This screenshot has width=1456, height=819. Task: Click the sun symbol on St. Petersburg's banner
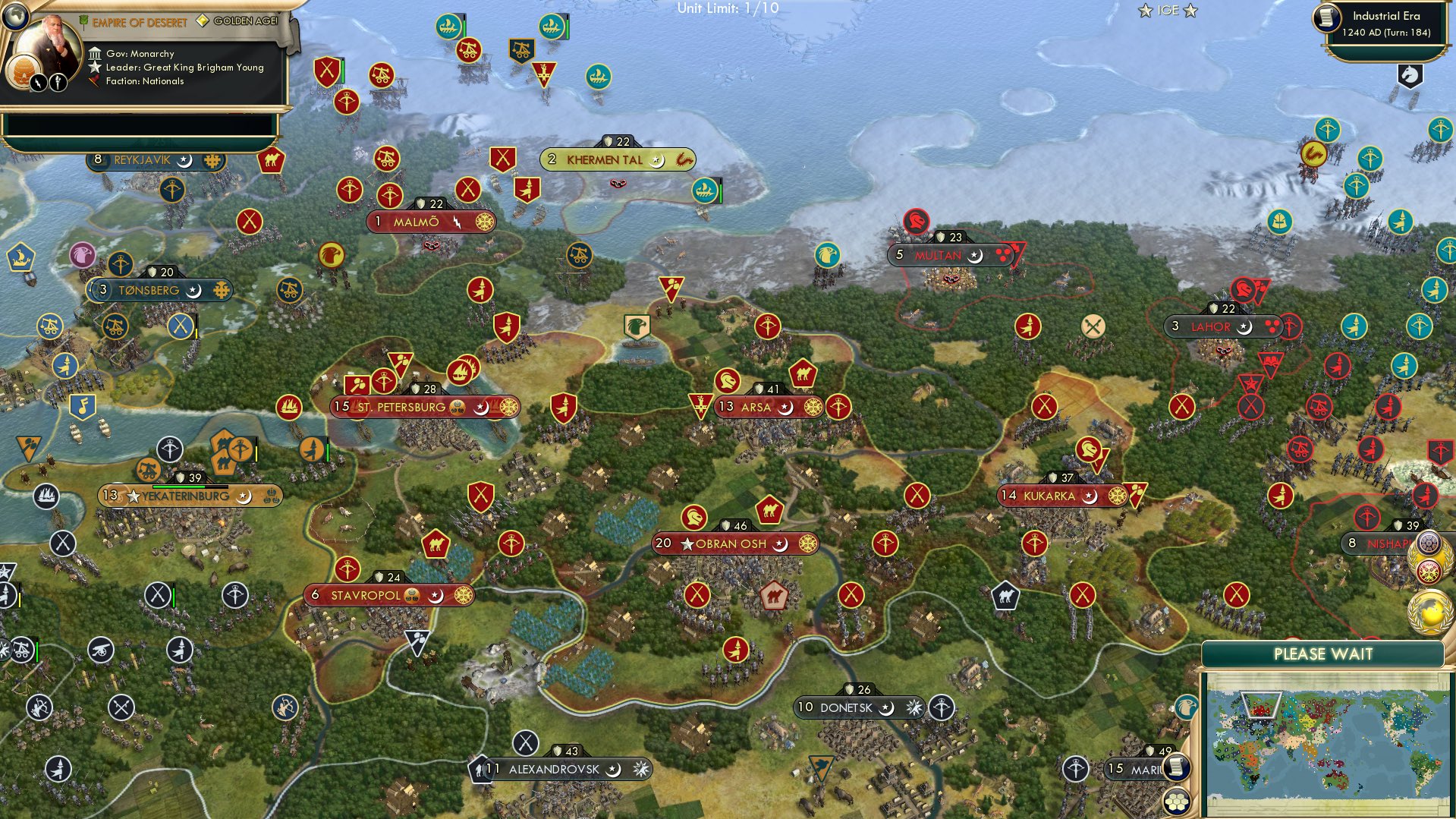click(511, 408)
